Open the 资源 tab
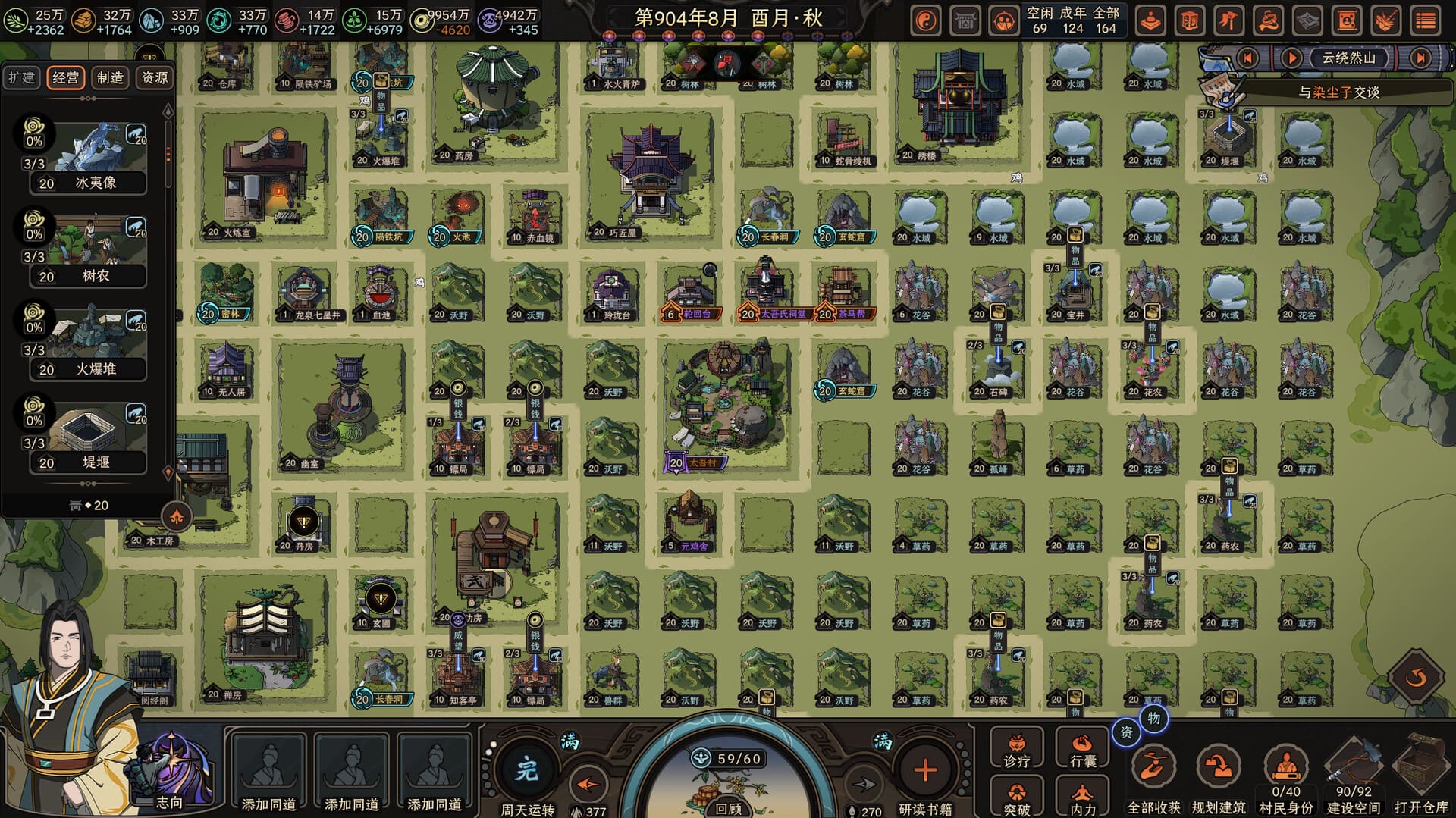Image resolution: width=1456 pixels, height=818 pixels. pyautogui.click(x=155, y=77)
